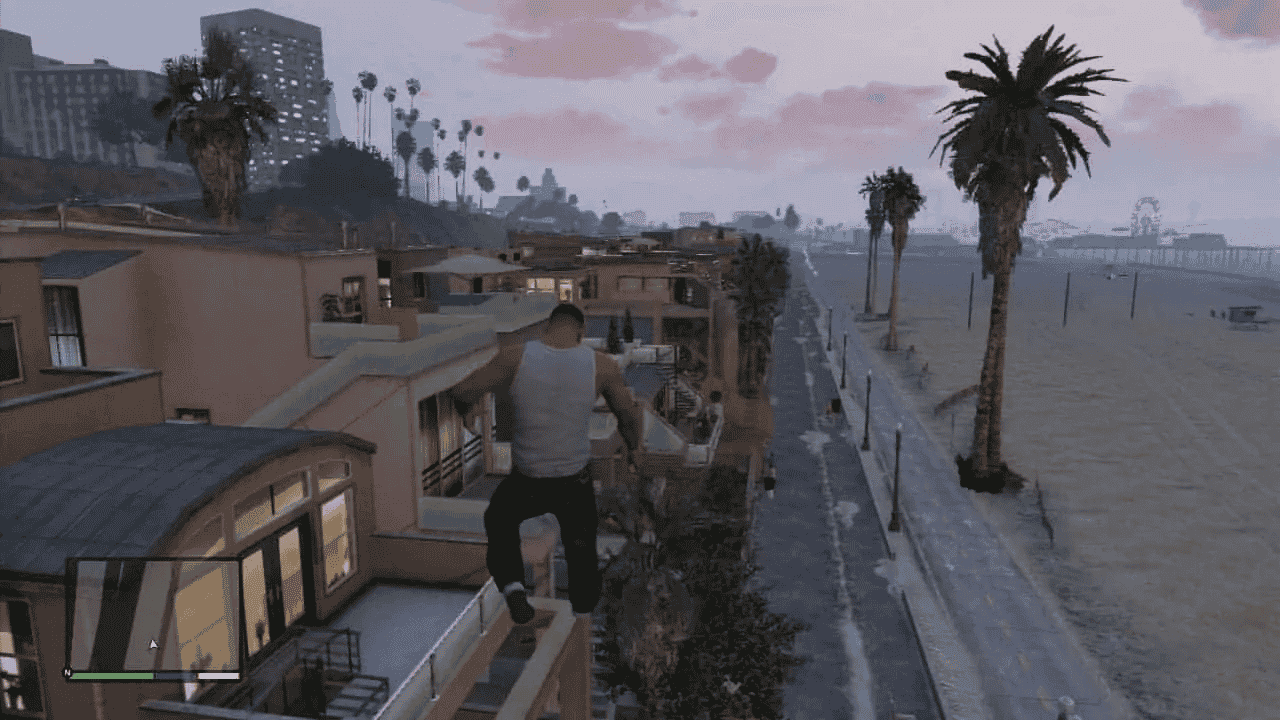This screenshot has height=720, width=1280.
Task: Select the N compass marker beside the radar
Action: click(67, 674)
